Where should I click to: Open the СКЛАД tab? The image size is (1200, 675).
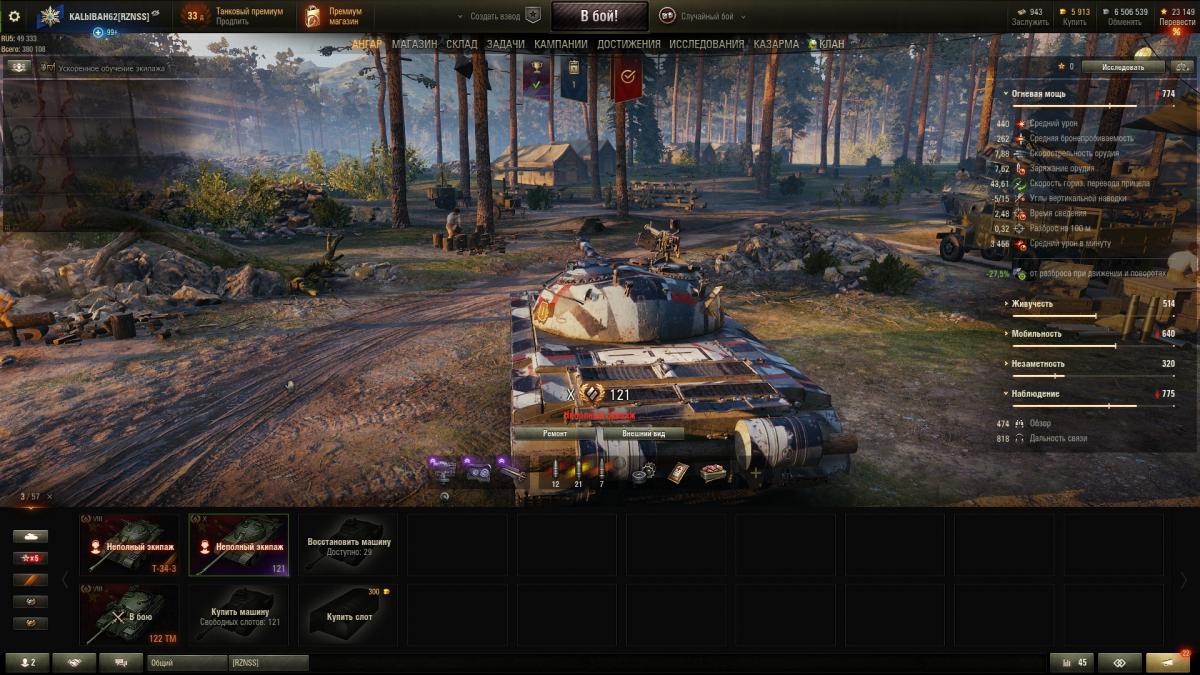tap(462, 44)
